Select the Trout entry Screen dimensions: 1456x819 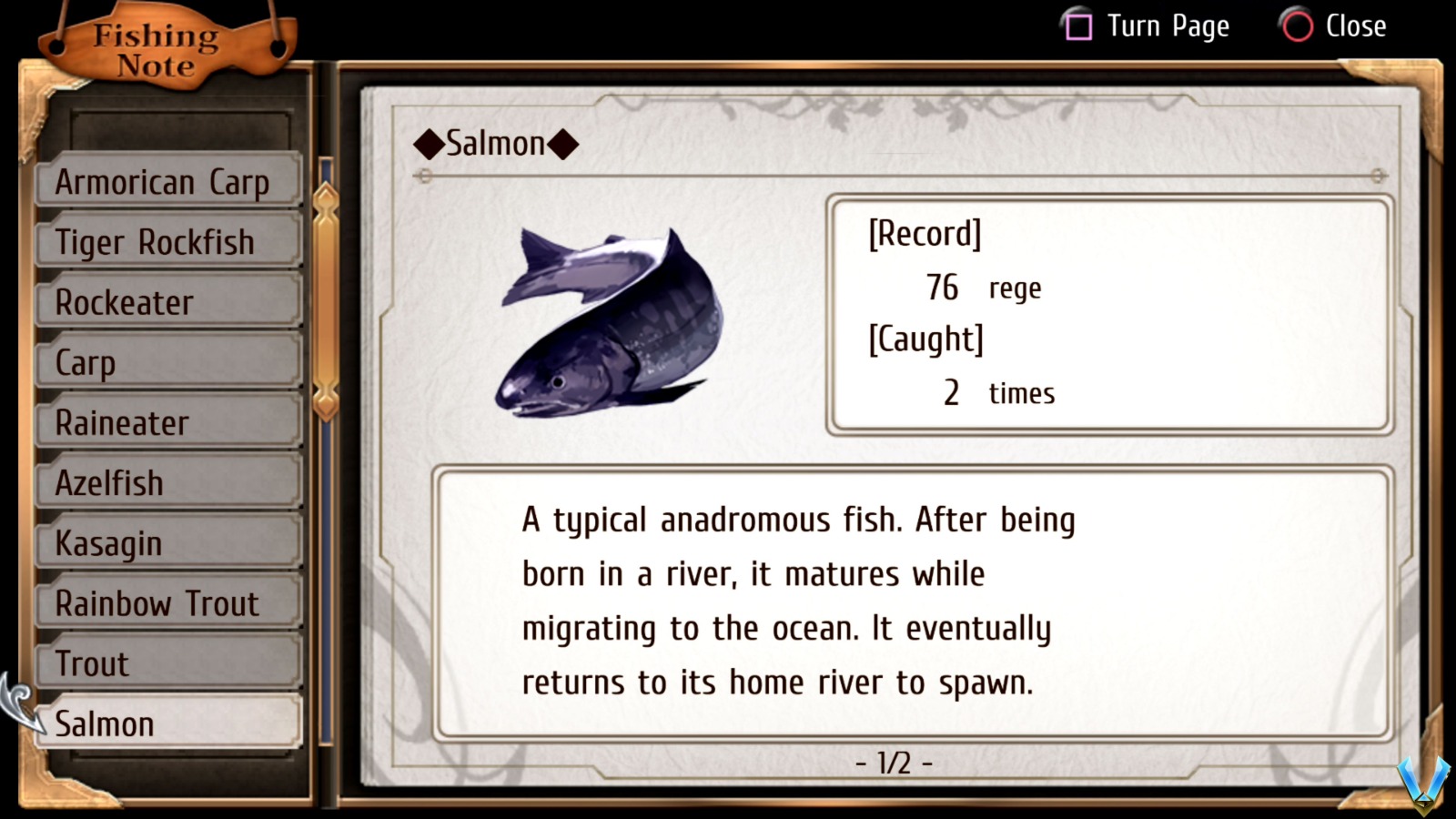[x=167, y=663]
